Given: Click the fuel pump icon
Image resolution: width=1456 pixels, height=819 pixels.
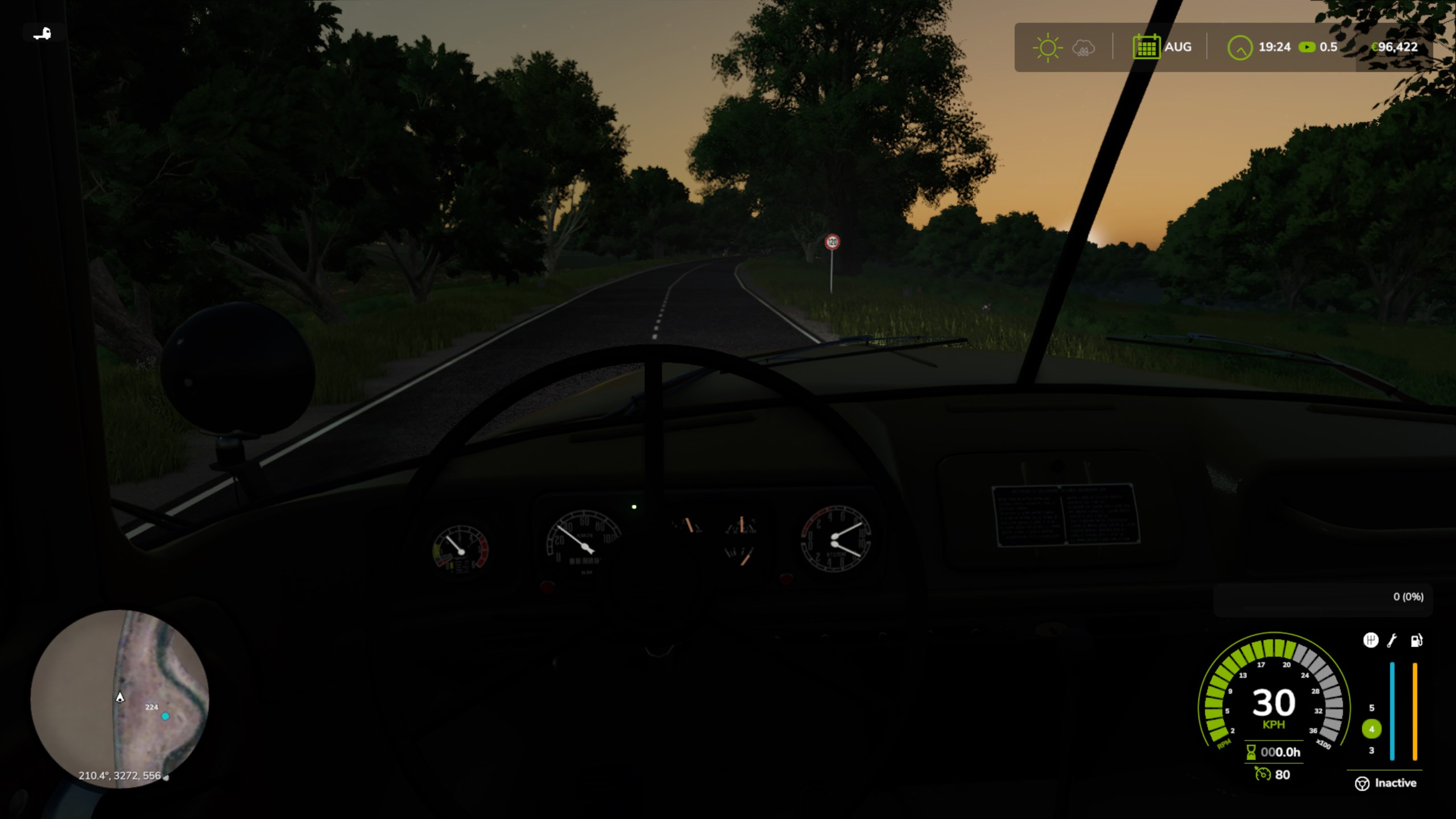Looking at the screenshot, I should (x=1416, y=640).
